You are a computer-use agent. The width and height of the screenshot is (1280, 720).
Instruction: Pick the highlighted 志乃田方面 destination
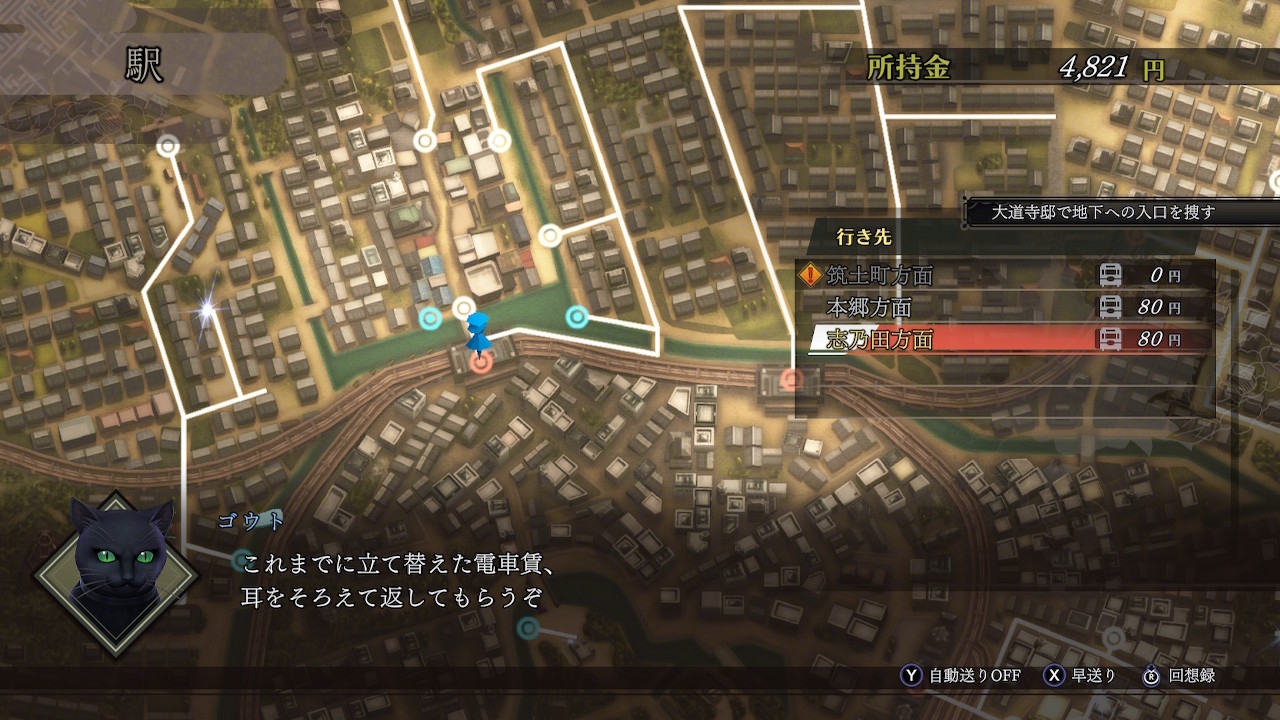879,340
